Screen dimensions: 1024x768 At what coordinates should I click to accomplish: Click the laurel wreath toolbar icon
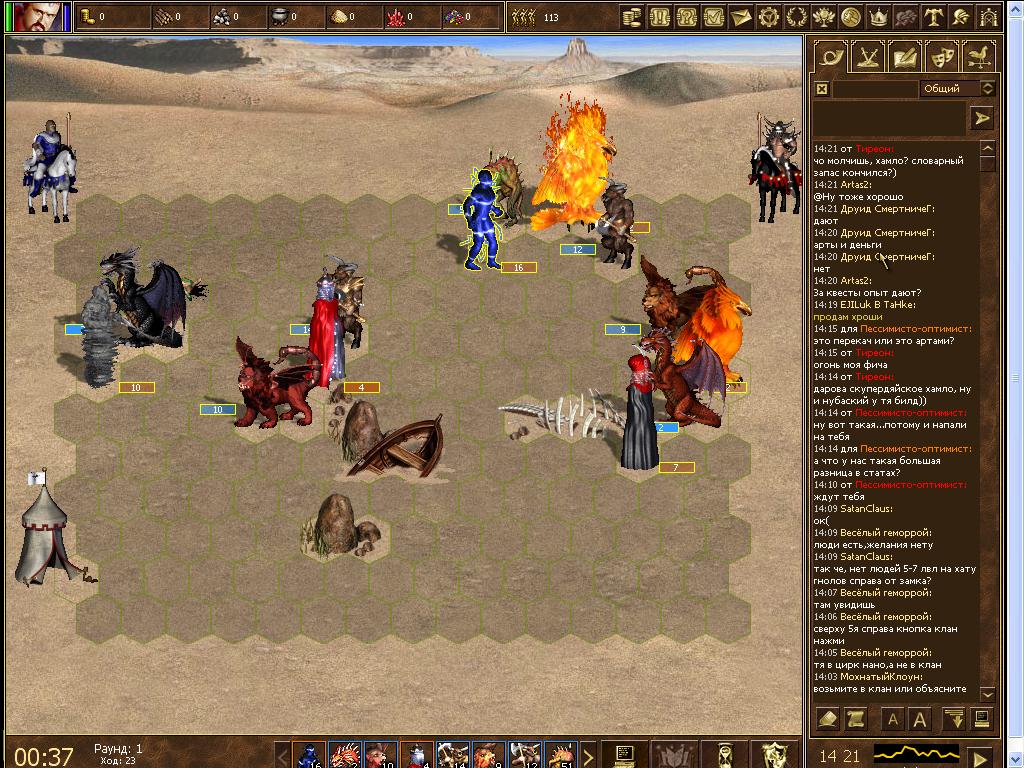(797, 17)
